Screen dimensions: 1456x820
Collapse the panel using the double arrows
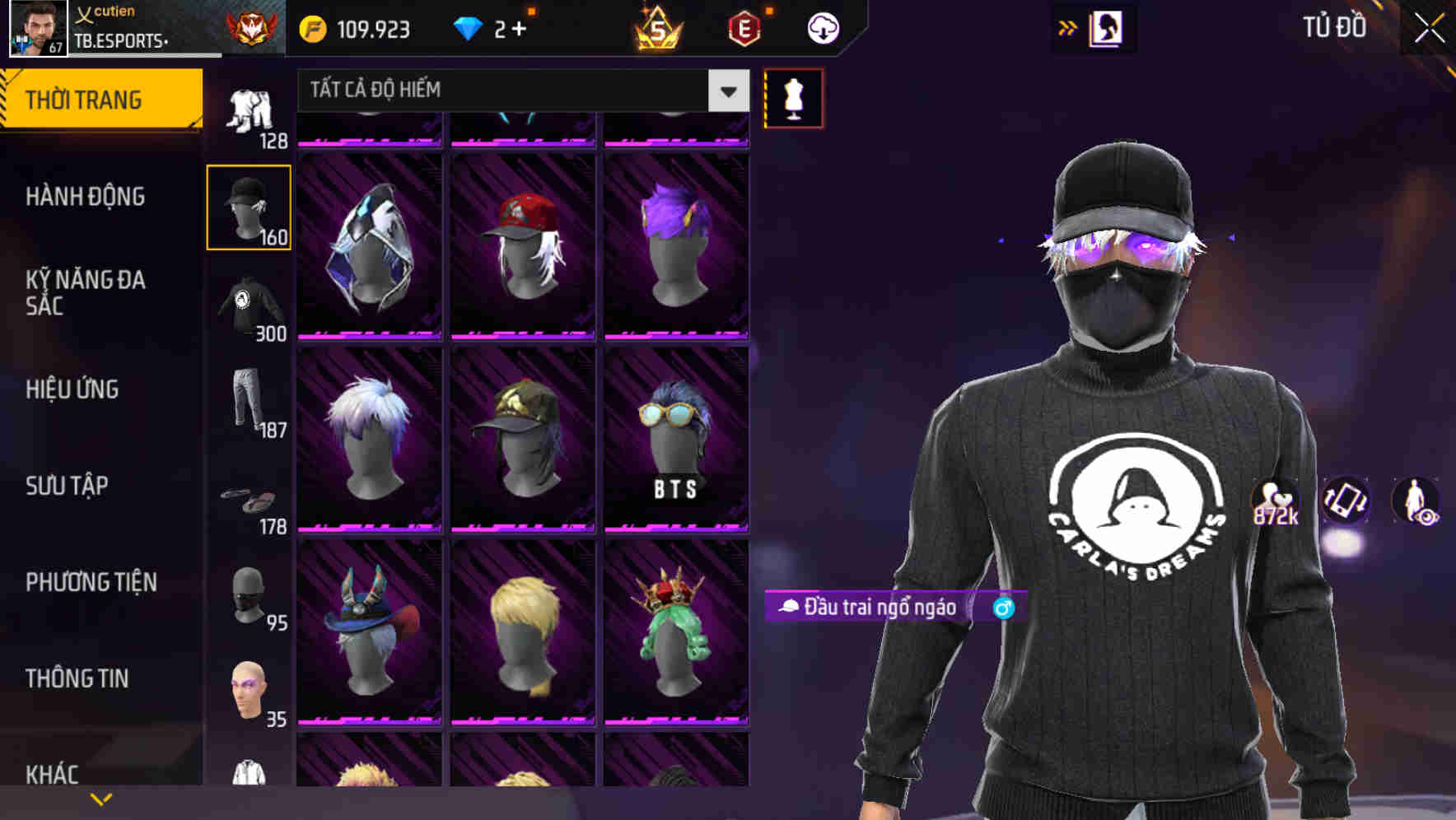point(1067,27)
